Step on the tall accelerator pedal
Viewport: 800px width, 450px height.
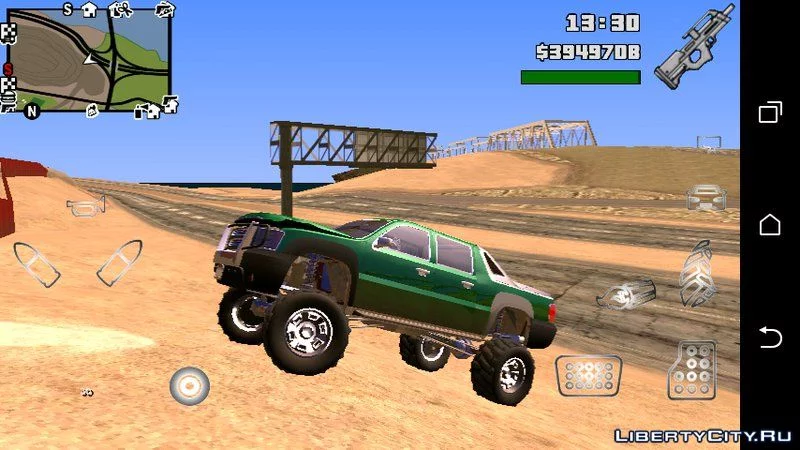click(x=692, y=370)
